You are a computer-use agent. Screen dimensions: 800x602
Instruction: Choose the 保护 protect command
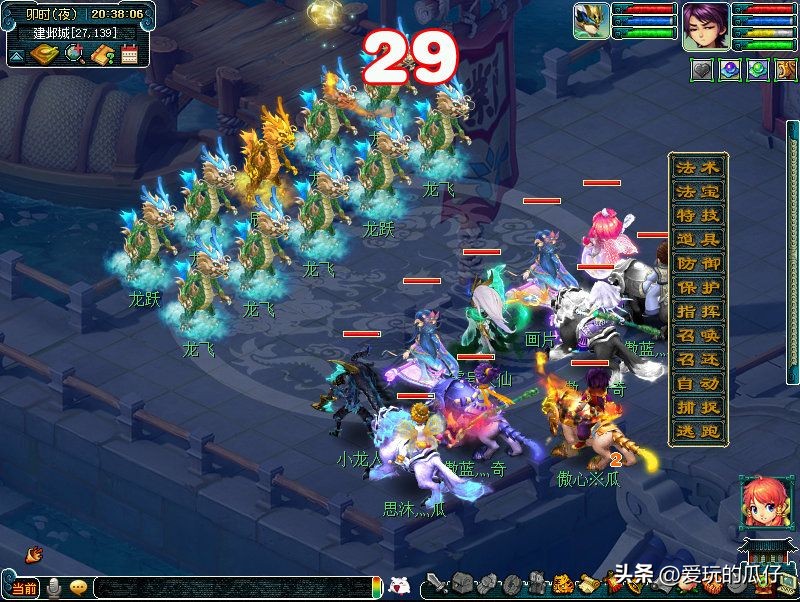[x=697, y=288]
